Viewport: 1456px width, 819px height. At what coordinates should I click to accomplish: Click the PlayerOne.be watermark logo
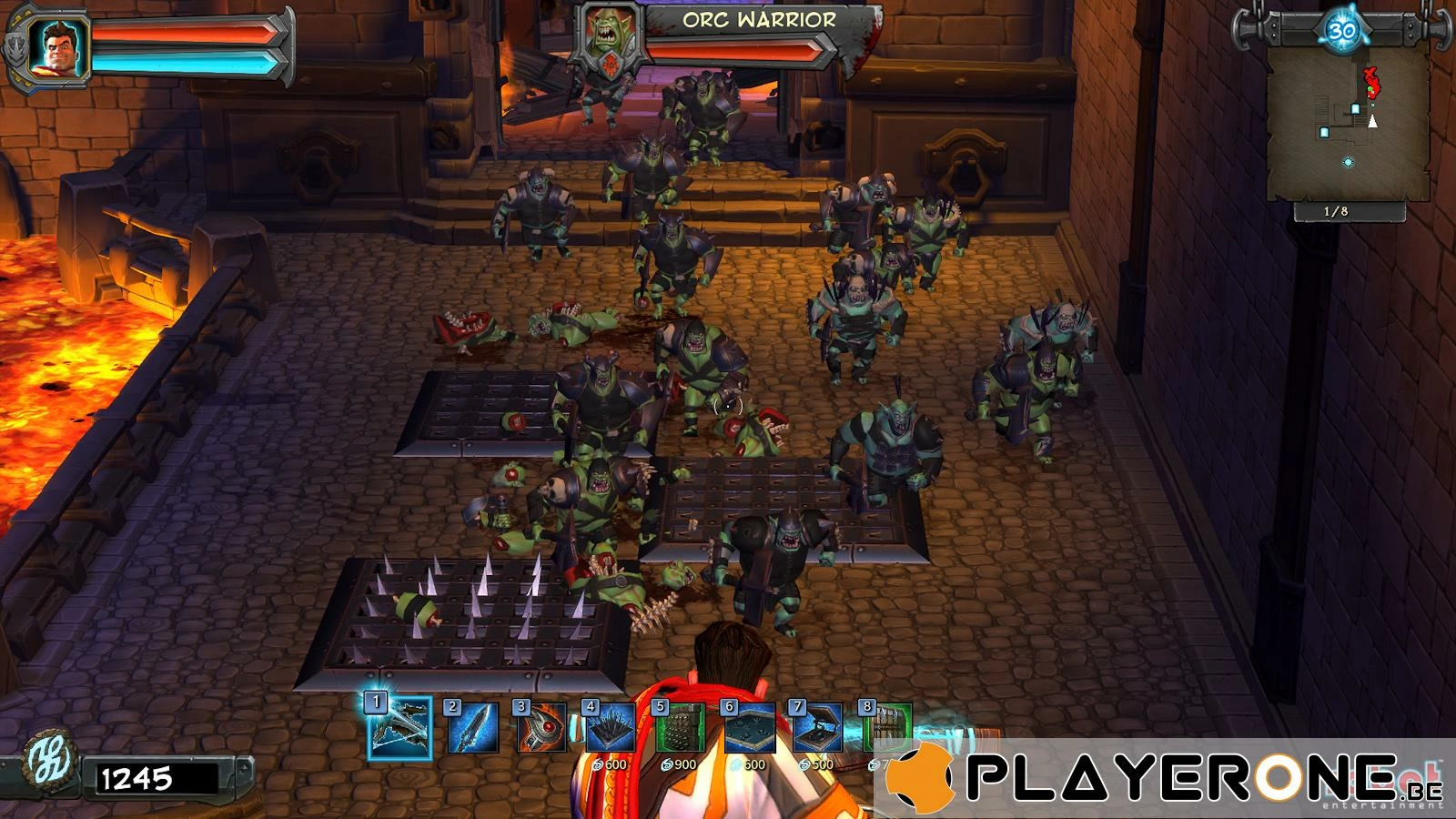pos(1165,778)
